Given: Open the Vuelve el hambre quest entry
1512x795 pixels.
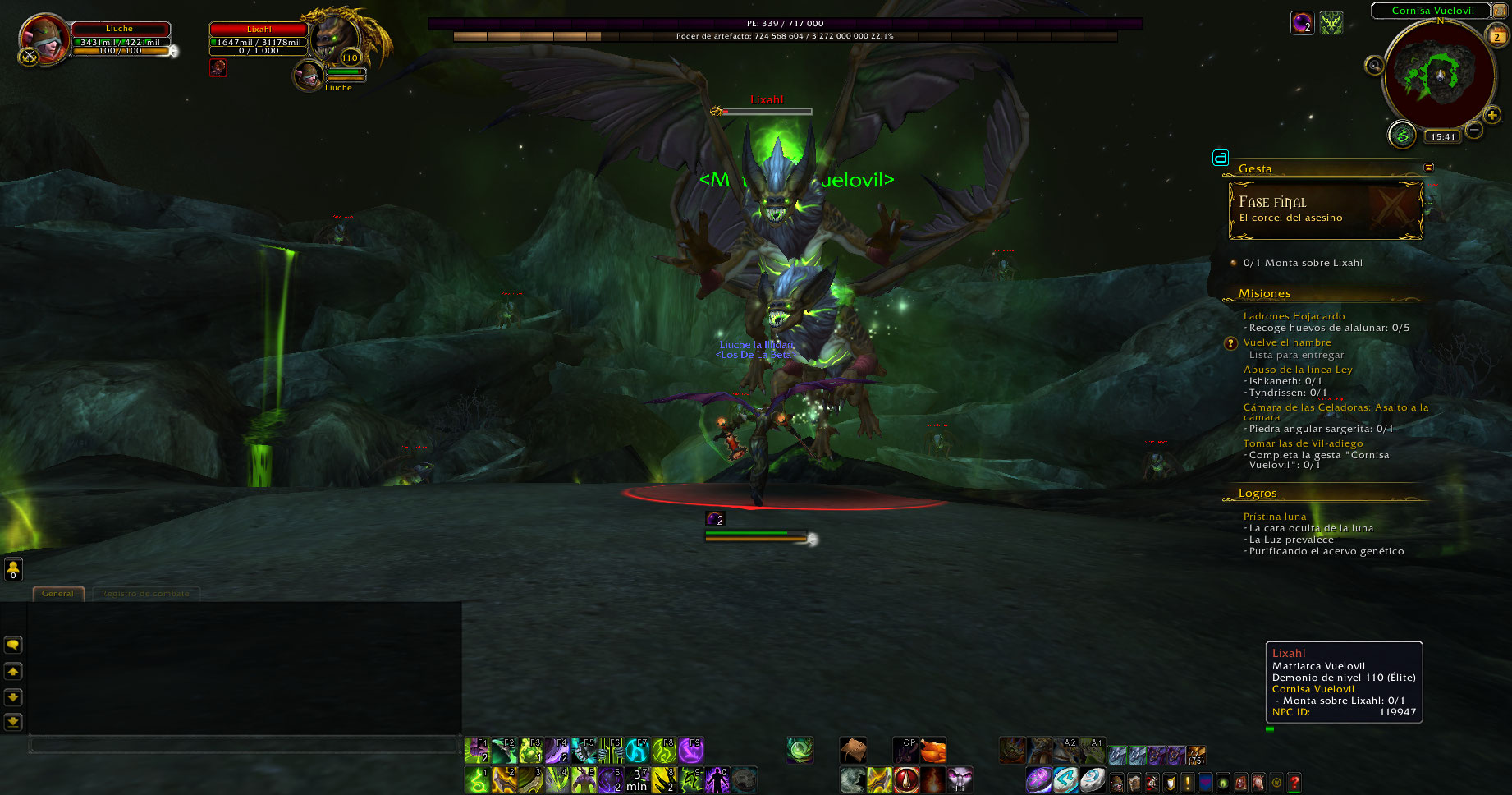Looking at the screenshot, I should (x=1287, y=342).
